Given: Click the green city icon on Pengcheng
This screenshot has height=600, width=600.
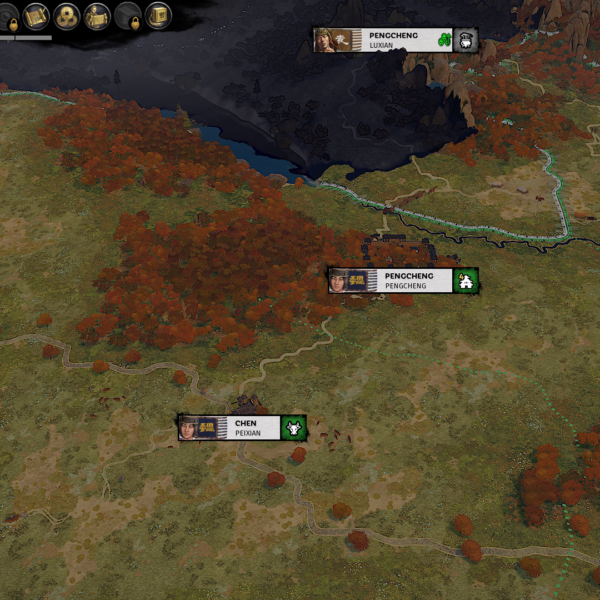Looking at the screenshot, I should click(x=465, y=281).
